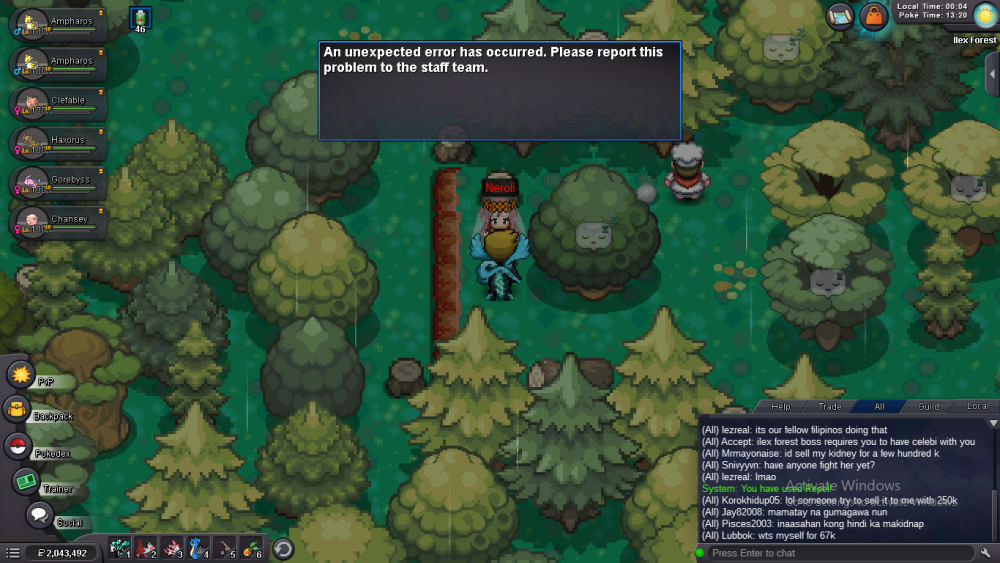The height and width of the screenshot is (563, 1000).
Task: Open chat settings with the wrench icon
Action: click(986, 553)
